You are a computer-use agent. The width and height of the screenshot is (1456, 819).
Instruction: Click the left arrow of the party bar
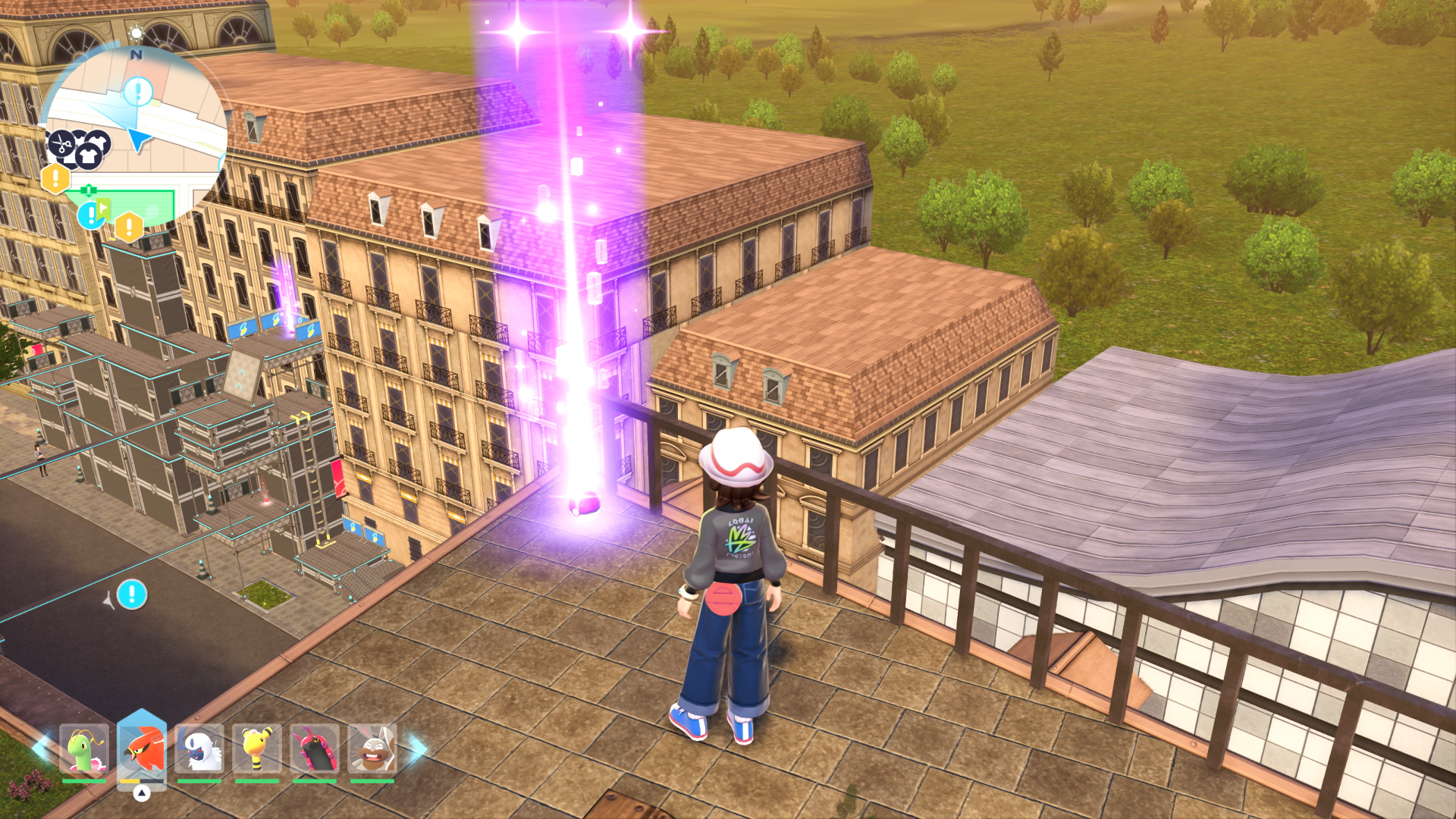[41, 748]
